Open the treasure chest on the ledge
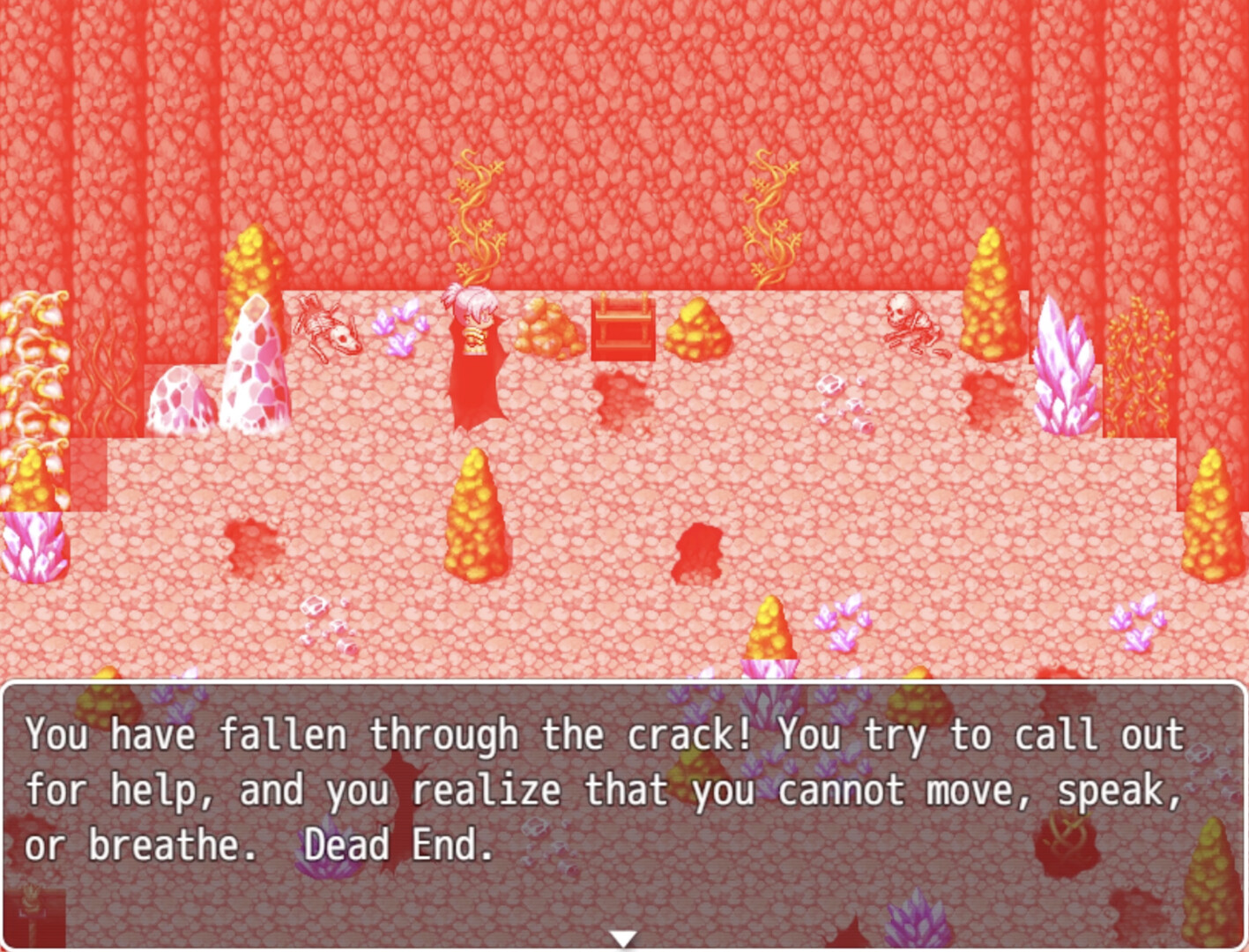Screen dimensions: 1249x952 coord(622,328)
